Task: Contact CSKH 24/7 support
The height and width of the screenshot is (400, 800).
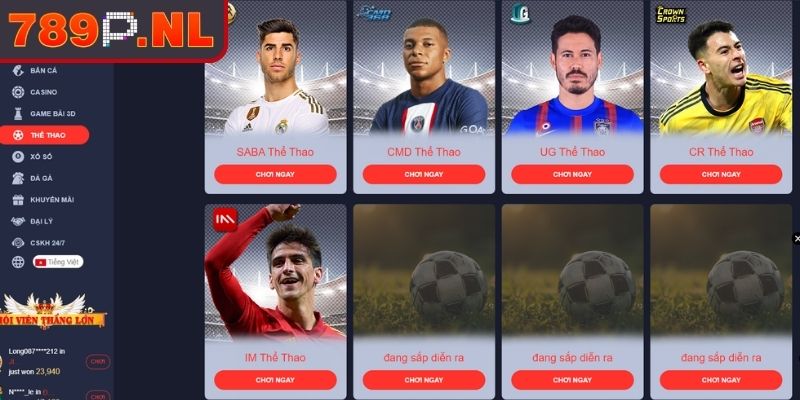Action: (47, 242)
